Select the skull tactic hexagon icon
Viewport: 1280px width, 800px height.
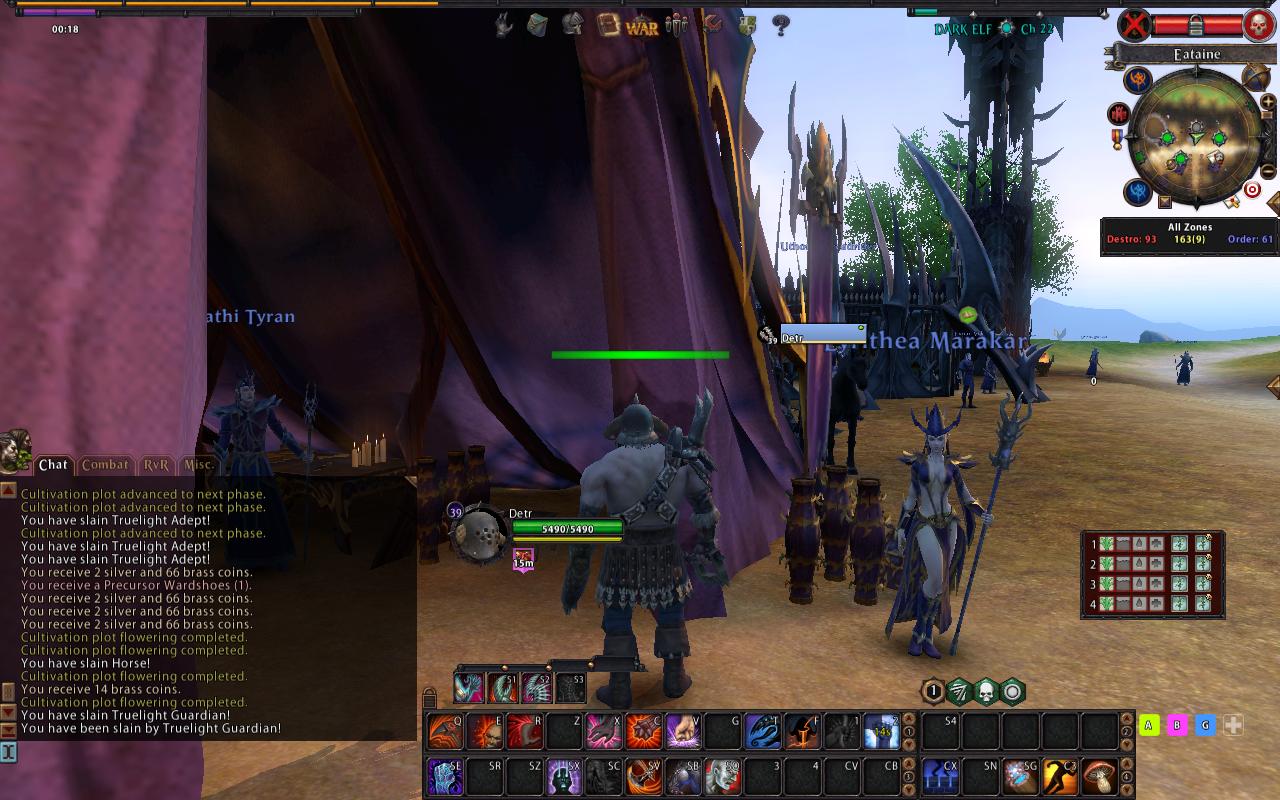tap(986, 691)
